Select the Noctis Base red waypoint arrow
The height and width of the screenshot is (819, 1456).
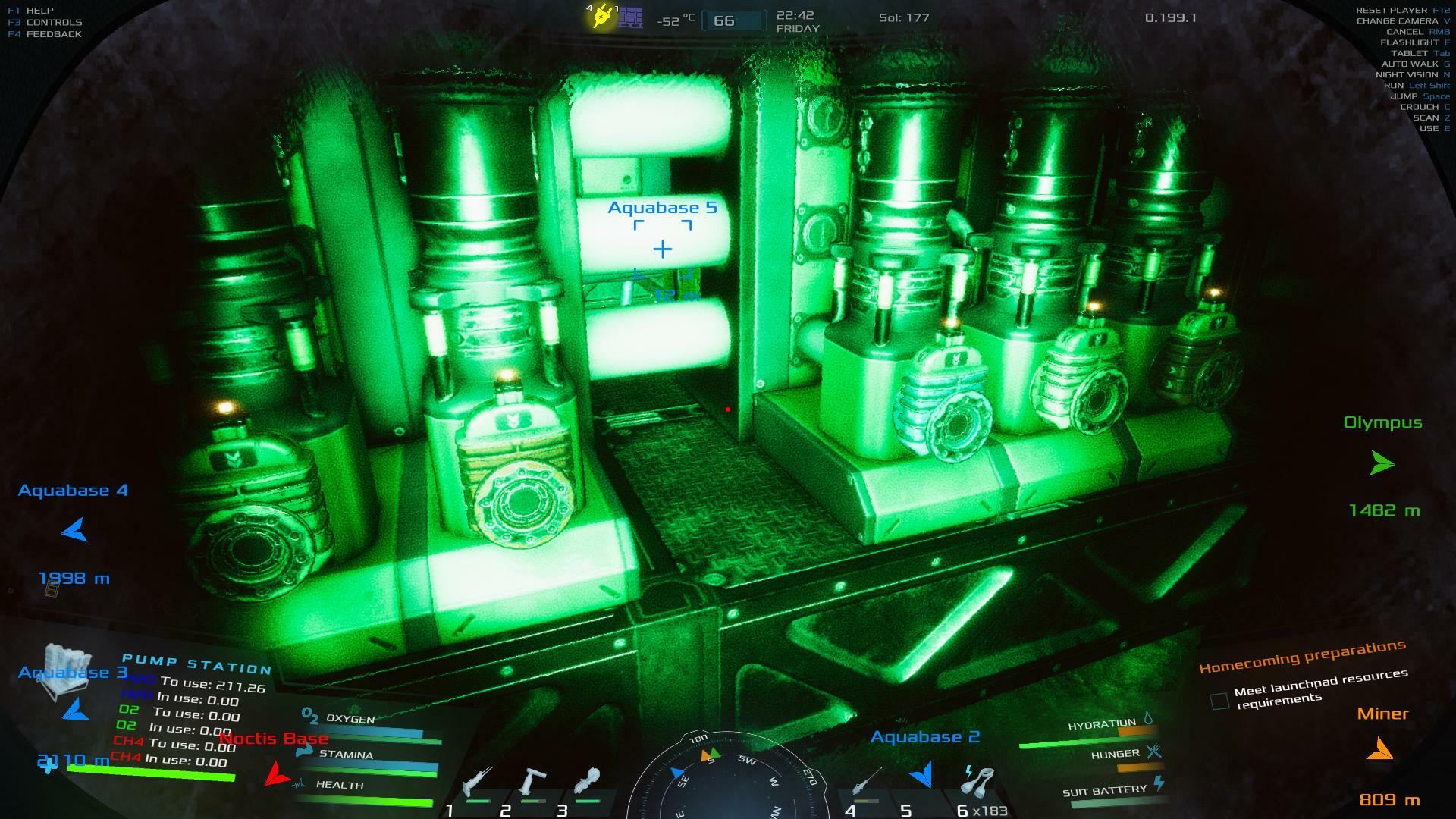277,774
